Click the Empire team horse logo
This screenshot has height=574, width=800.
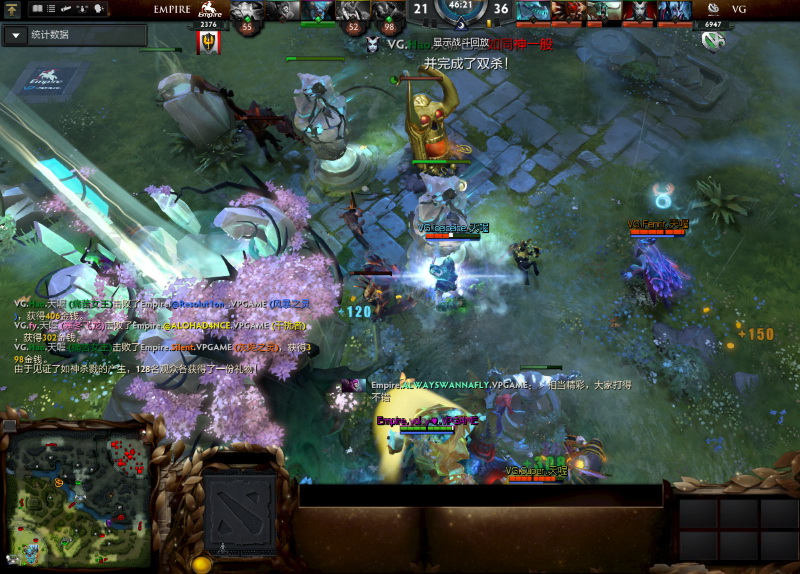[209, 12]
